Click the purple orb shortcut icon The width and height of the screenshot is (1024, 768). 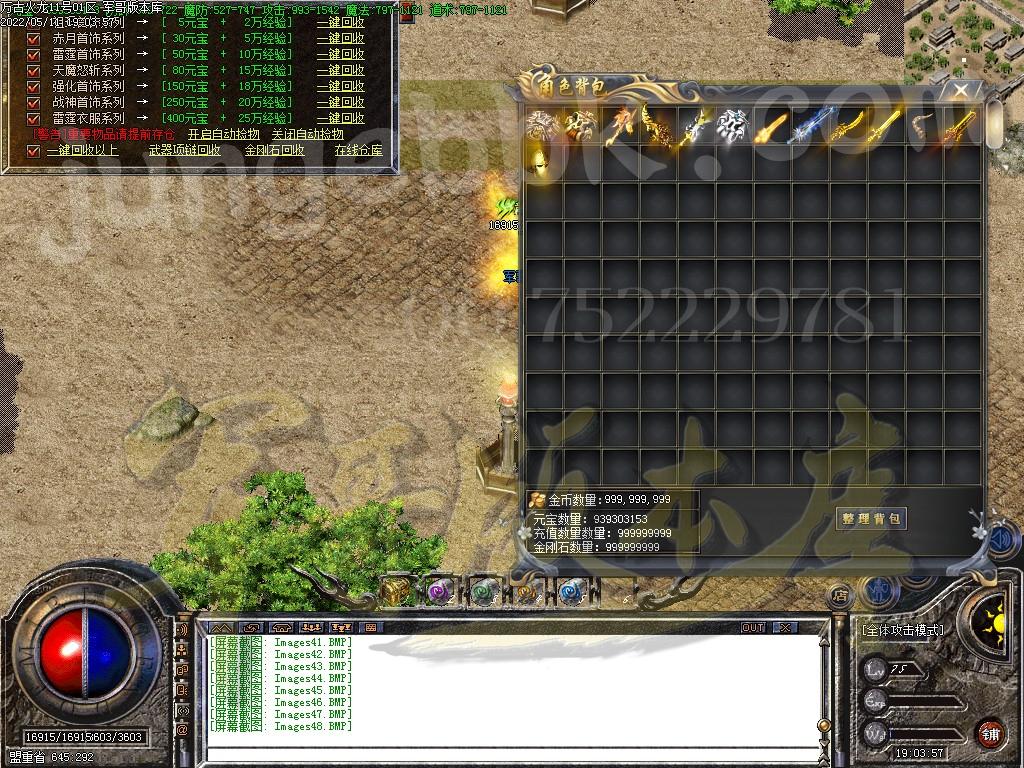tap(440, 591)
